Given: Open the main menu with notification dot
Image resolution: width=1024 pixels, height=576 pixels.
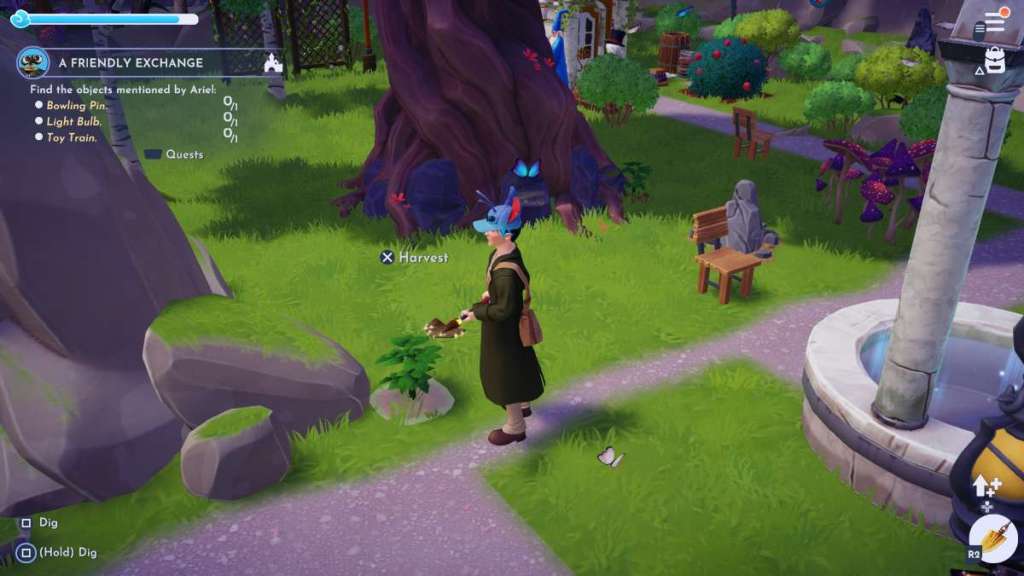Looking at the screenshot, I should (994, 22).
